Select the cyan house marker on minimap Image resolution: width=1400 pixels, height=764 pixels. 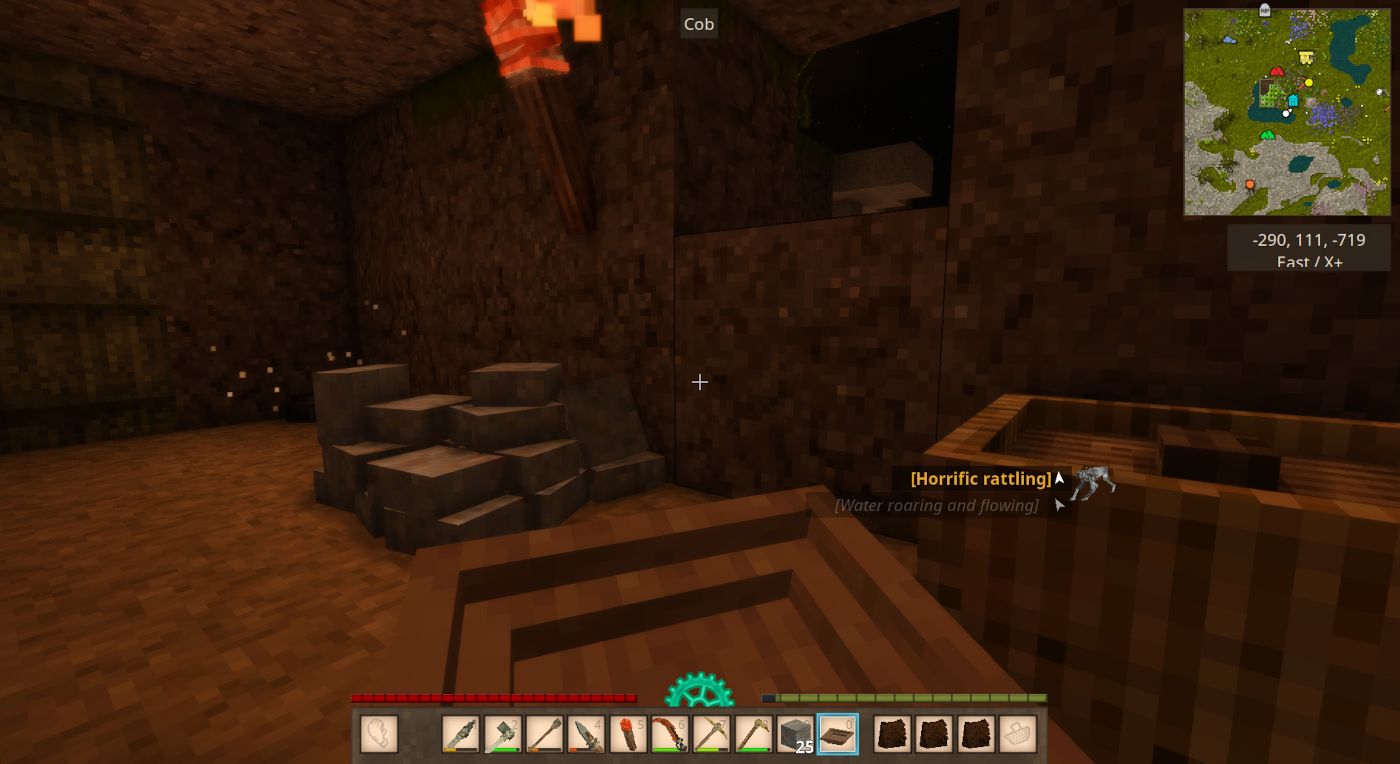(x=1293, y=100)
